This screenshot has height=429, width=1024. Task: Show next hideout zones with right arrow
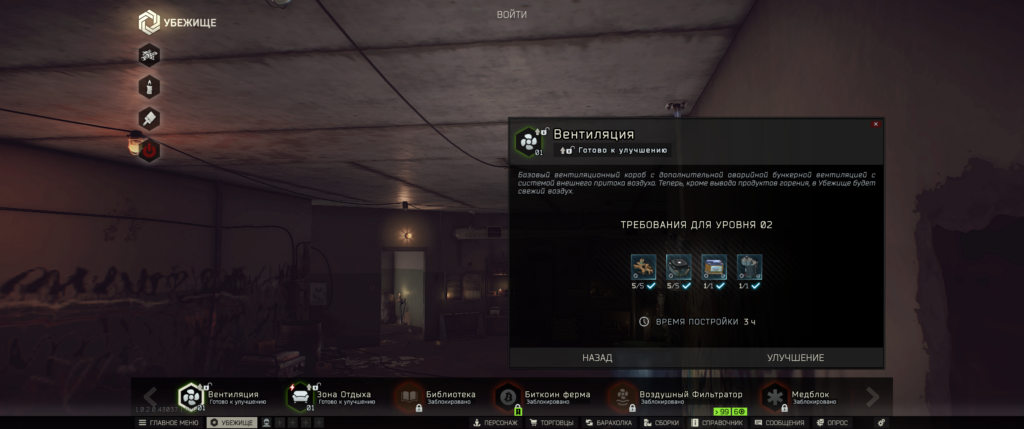coord(872,397)
